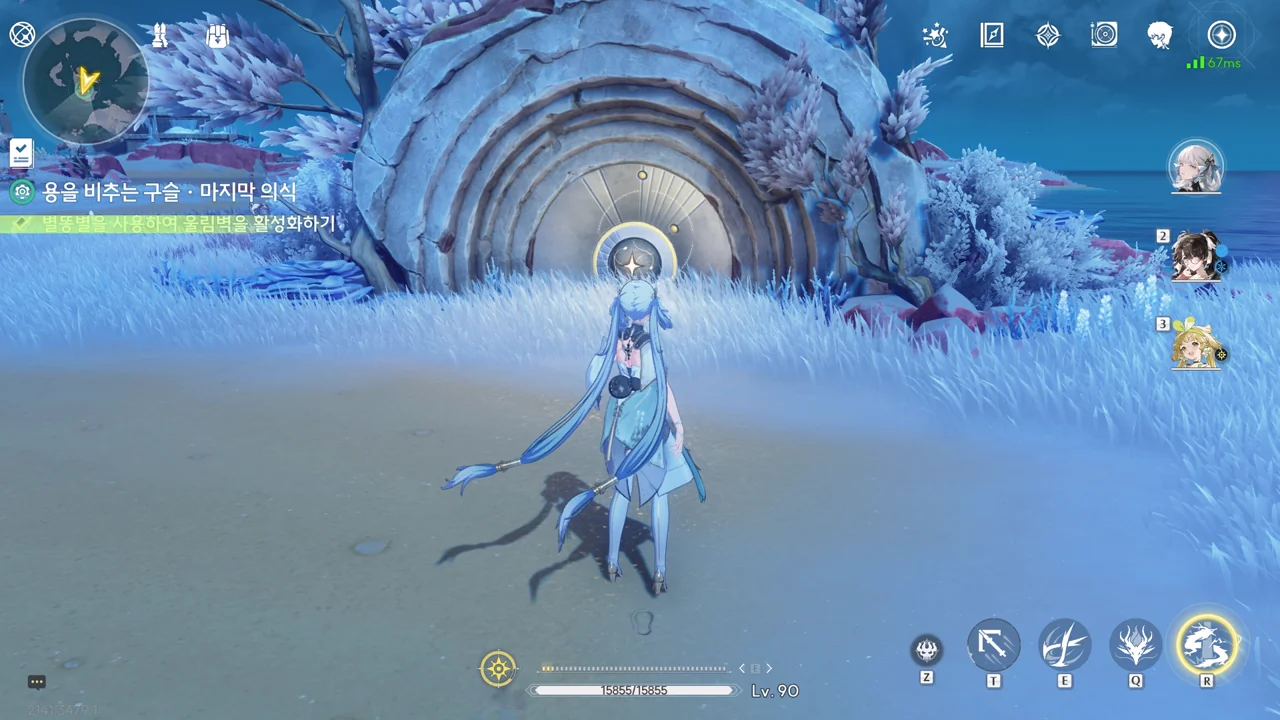Open the character head profile icon
Screen dimensions: 1280x720
pyautogui.click(x=1160, y=36)
